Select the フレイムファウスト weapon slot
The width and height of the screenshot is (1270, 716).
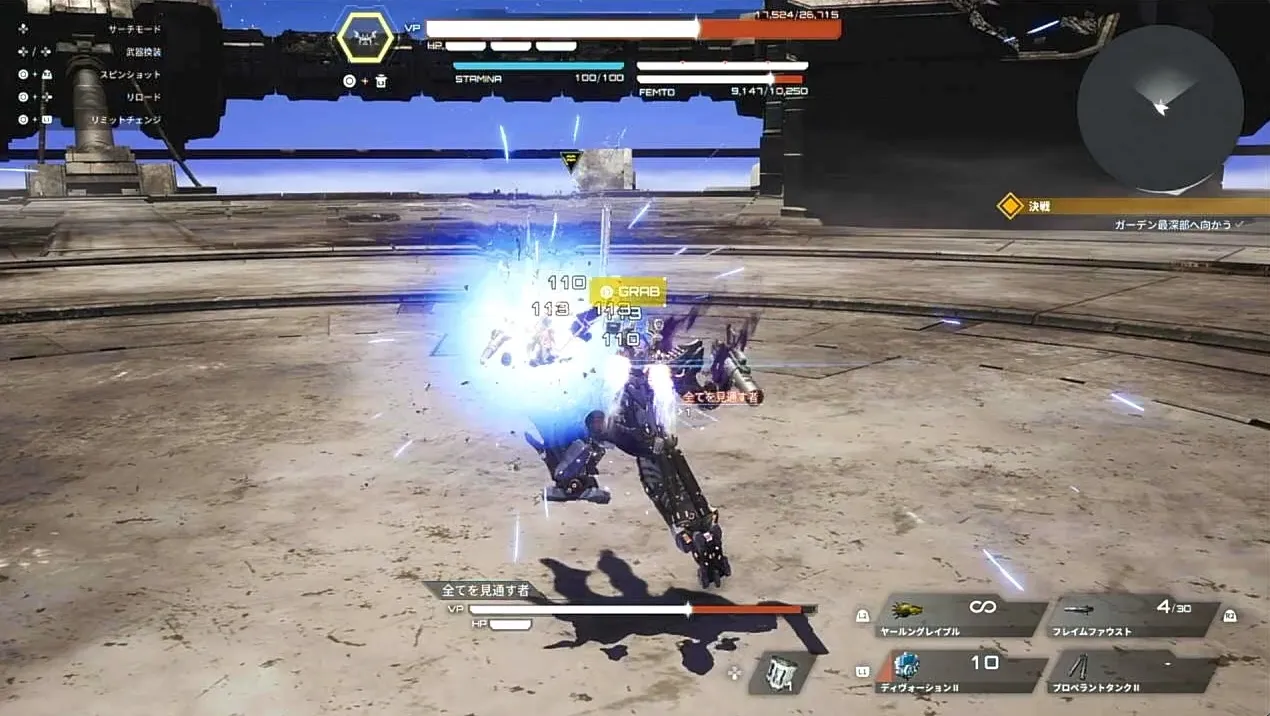pyautogui.click(x=1132, y=615)
